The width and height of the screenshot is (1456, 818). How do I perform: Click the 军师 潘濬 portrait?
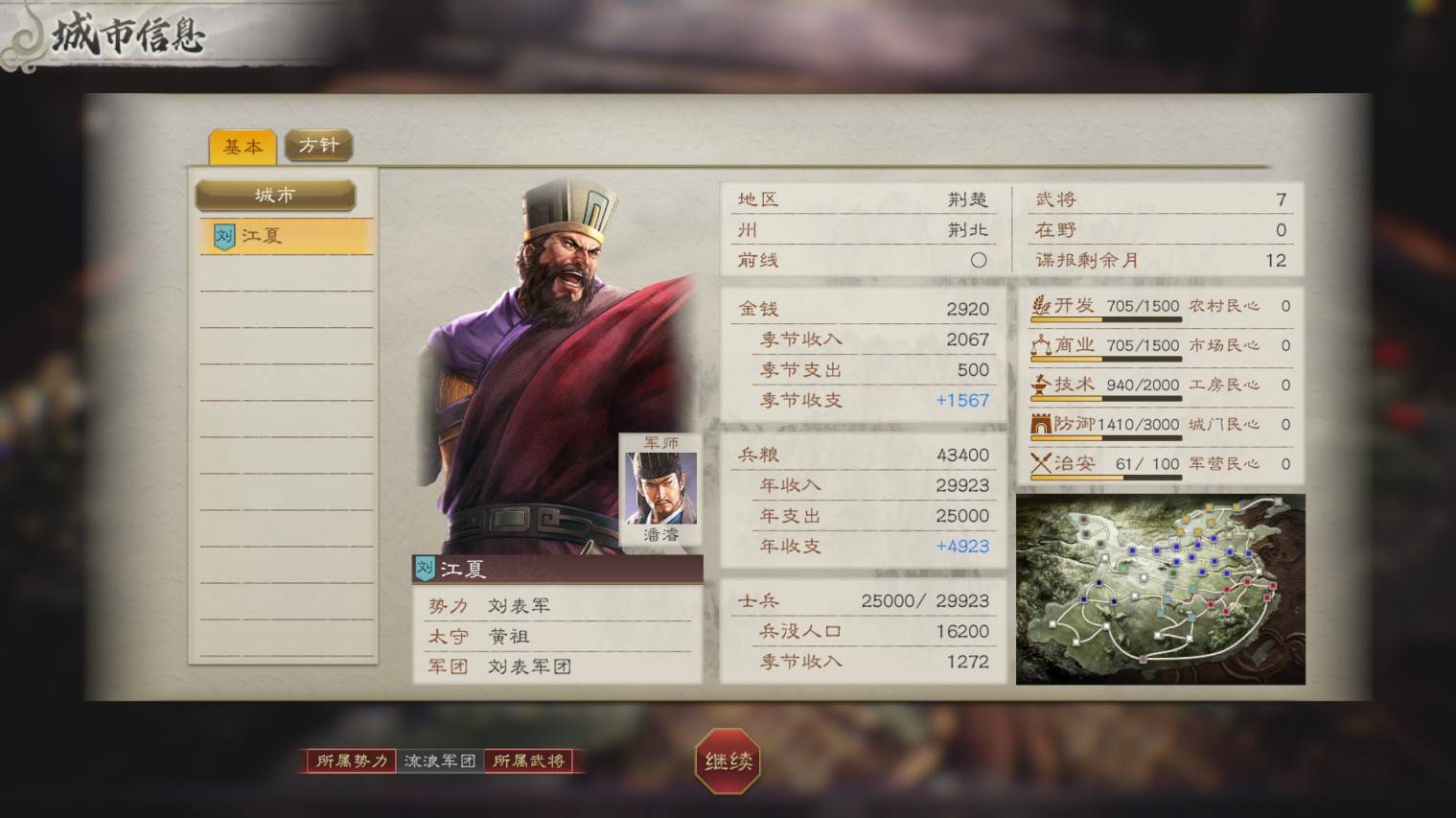pyautogui.click(x=660, y=489)
